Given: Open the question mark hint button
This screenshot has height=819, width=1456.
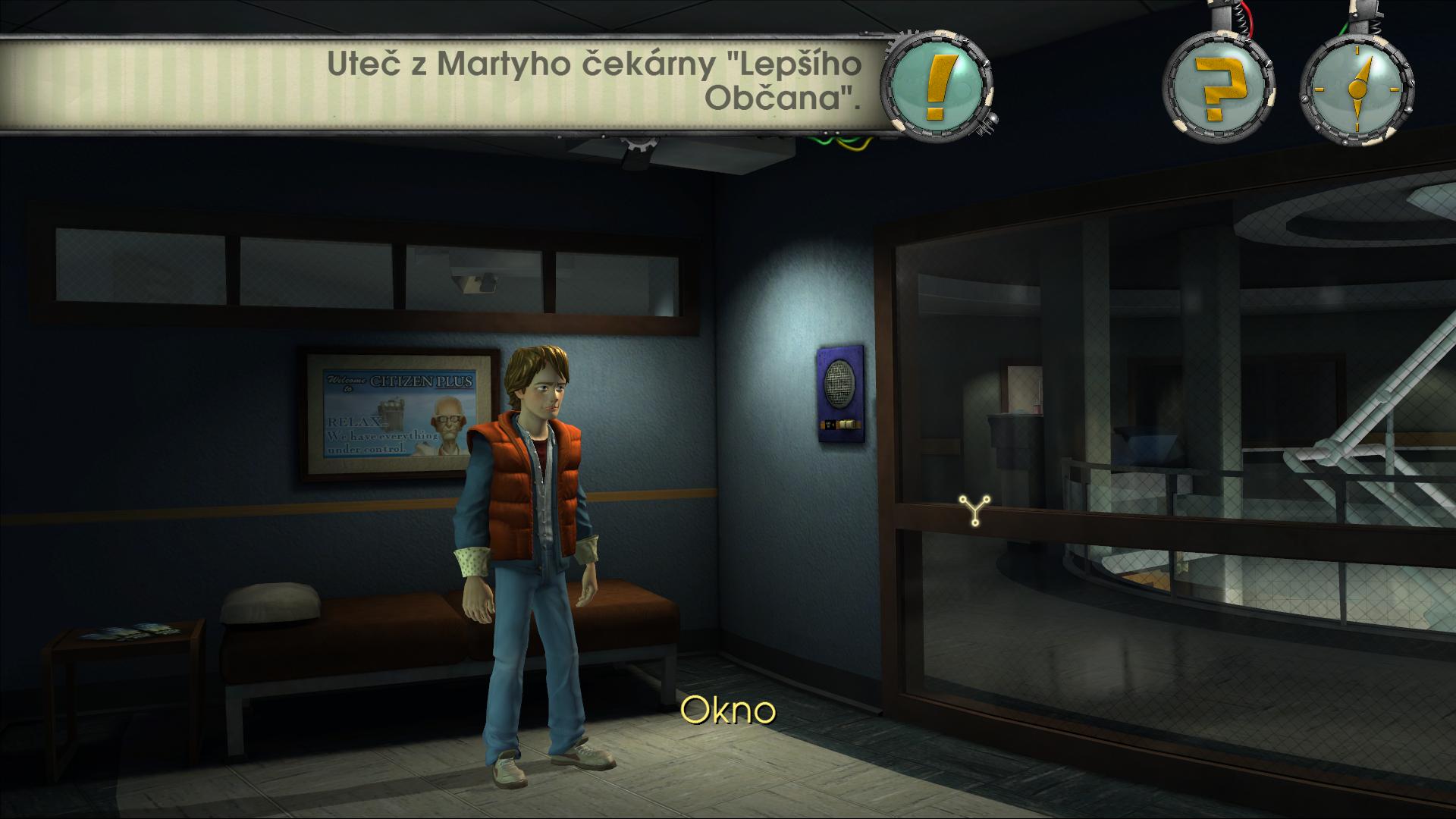Looking at the screenshot, I should 1218,89.
